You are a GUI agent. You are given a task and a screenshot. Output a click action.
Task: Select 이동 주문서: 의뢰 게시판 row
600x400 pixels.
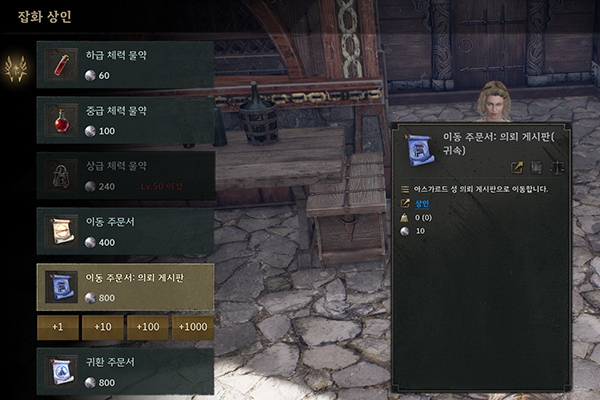125,287
